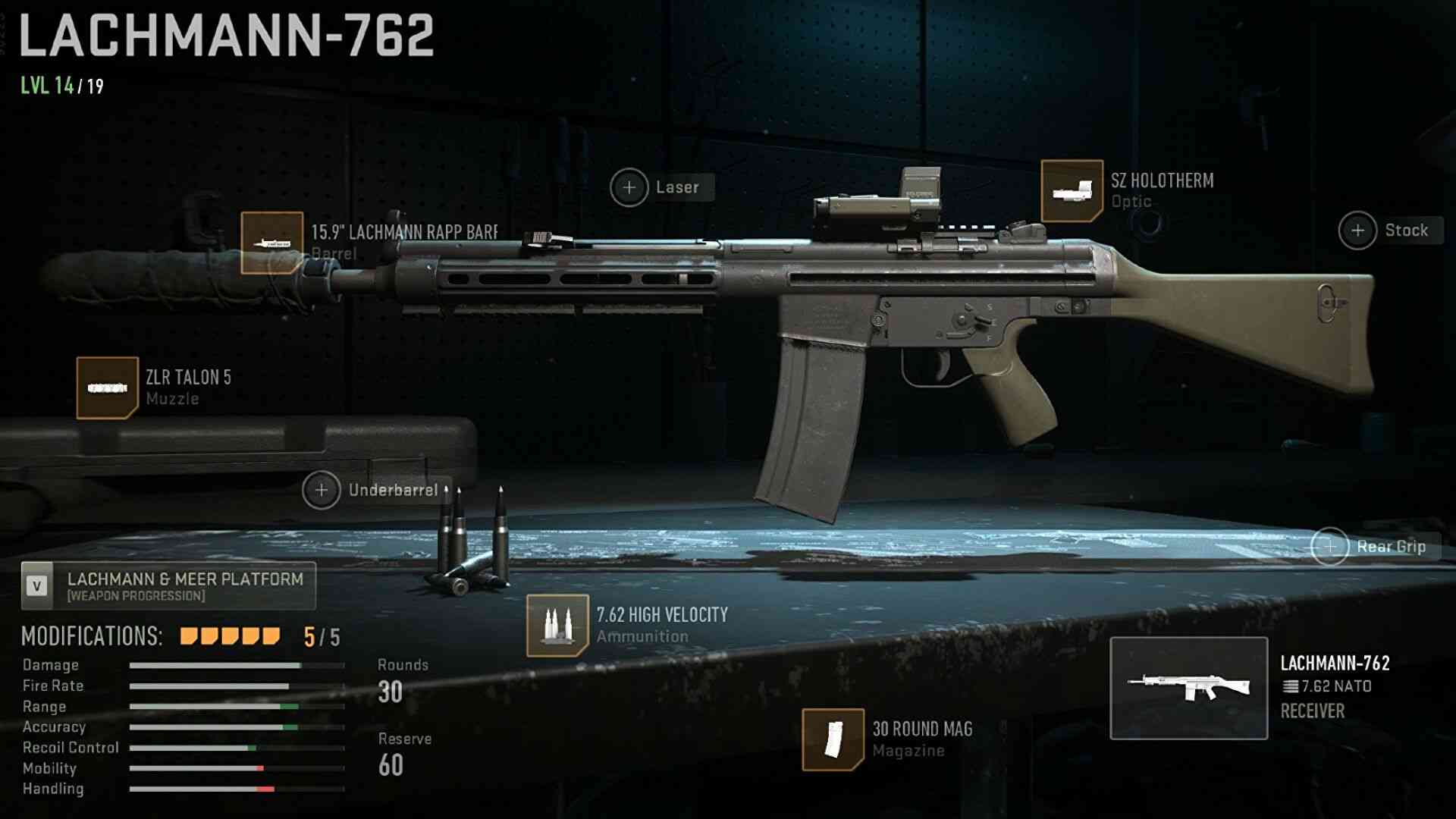Select the 30 Round Mag magazine slot
This screenshot has width=1456, height=819.
(x=833, y=739)
